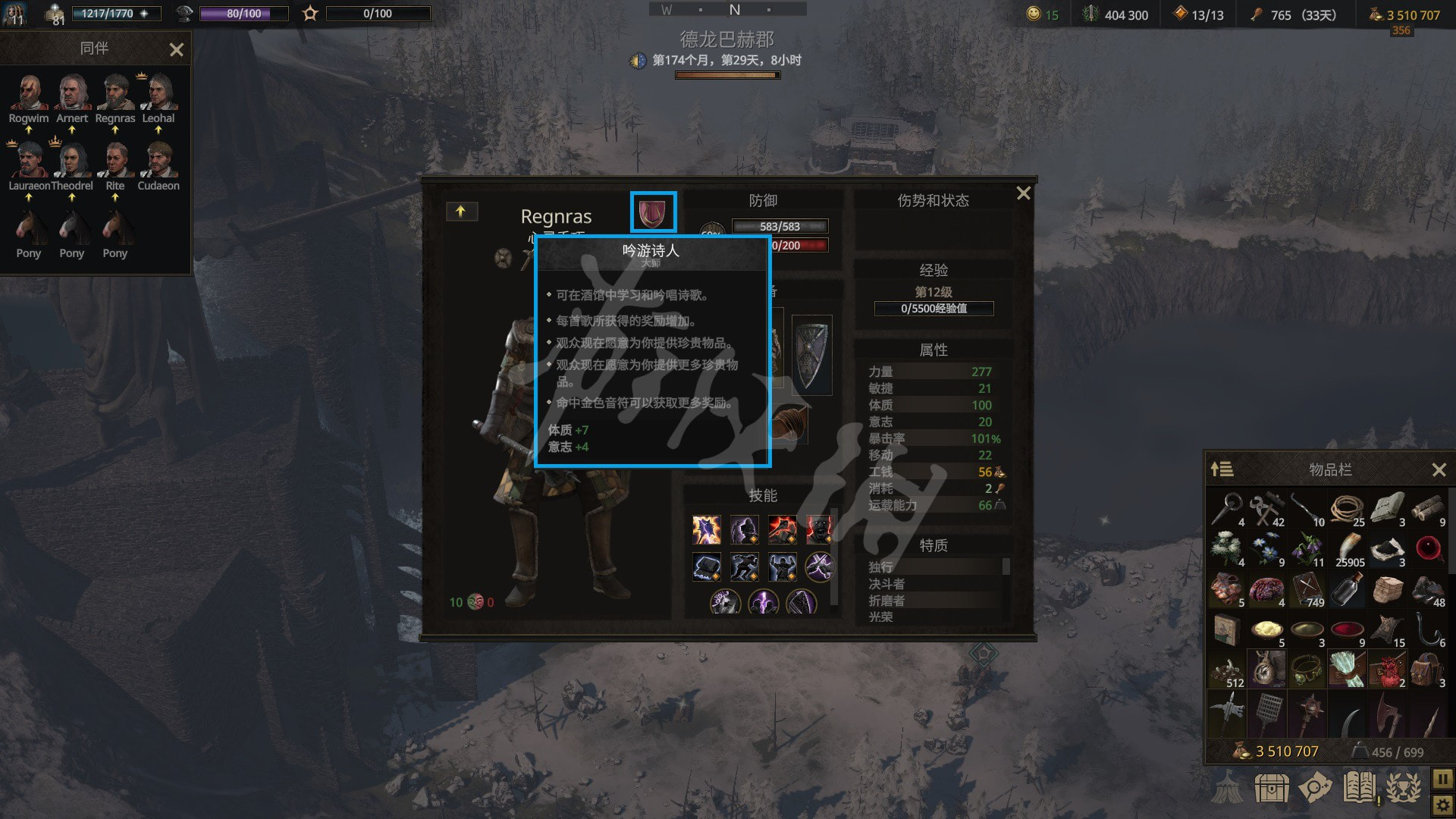Select companion Rogwim's portrait
The image size is (1456, 819).
(29, 94)
